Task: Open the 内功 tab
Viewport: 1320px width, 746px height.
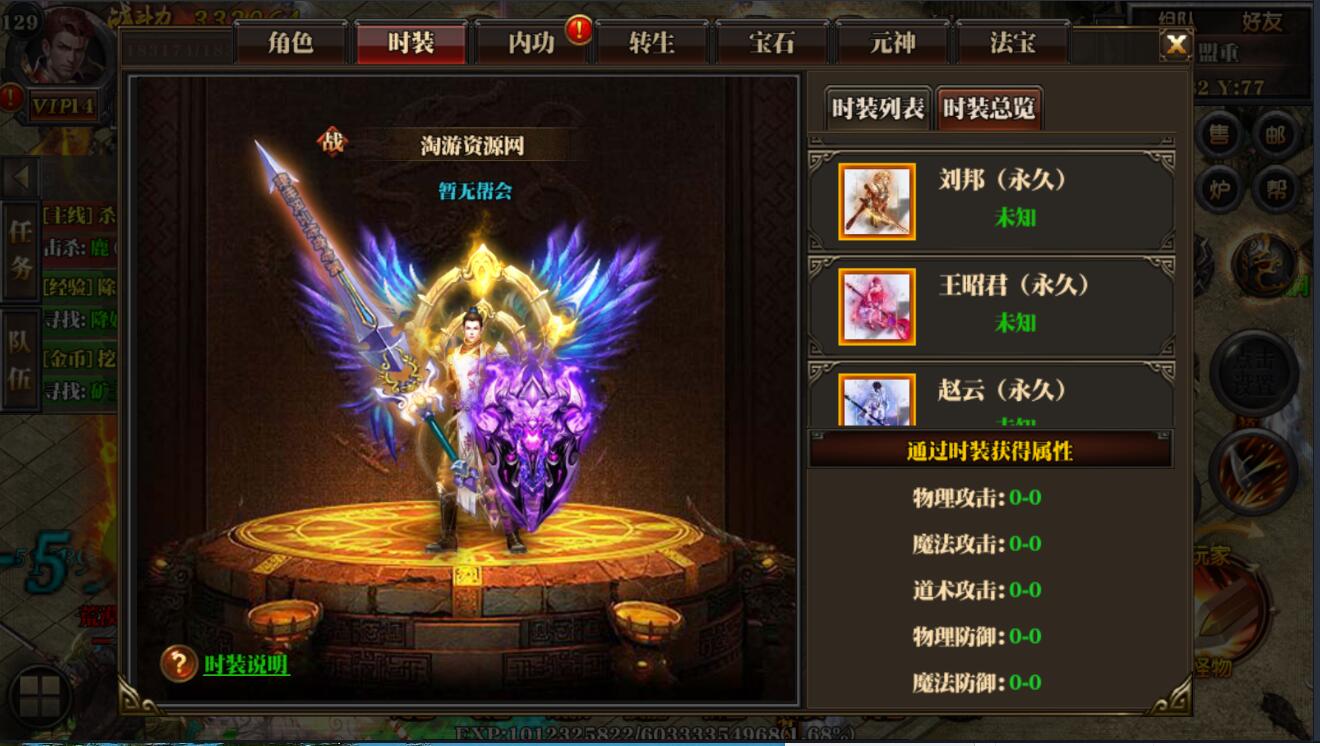Action: pos(531,43)
